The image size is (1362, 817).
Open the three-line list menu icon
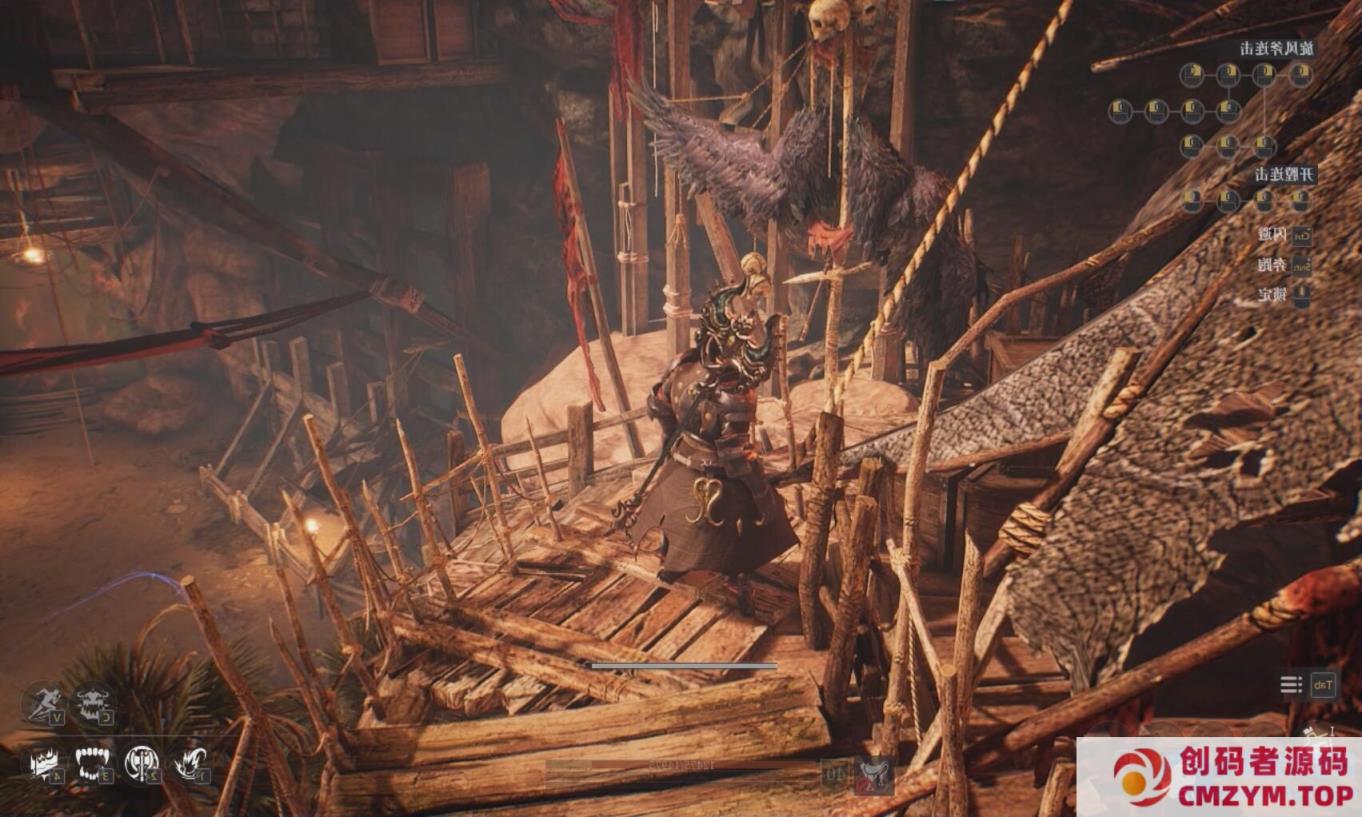click(1292, 685)
